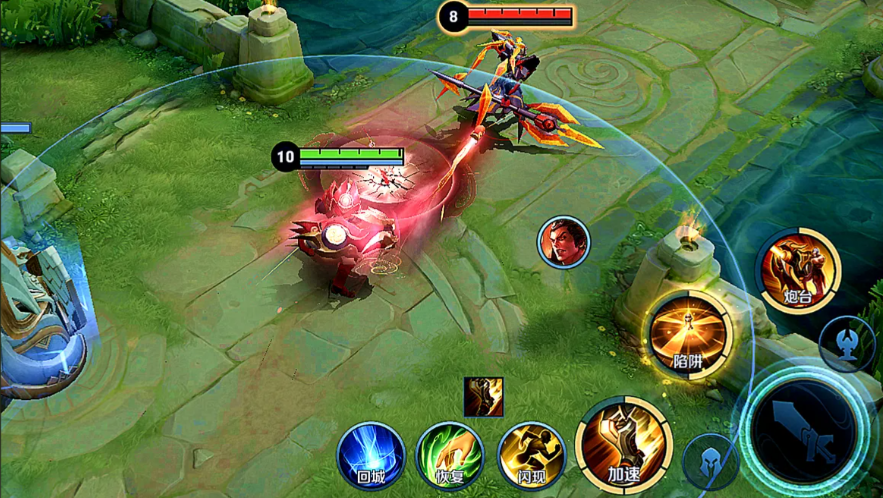
Task: Cast the 加速 speed-up skill
Action: 622,446
